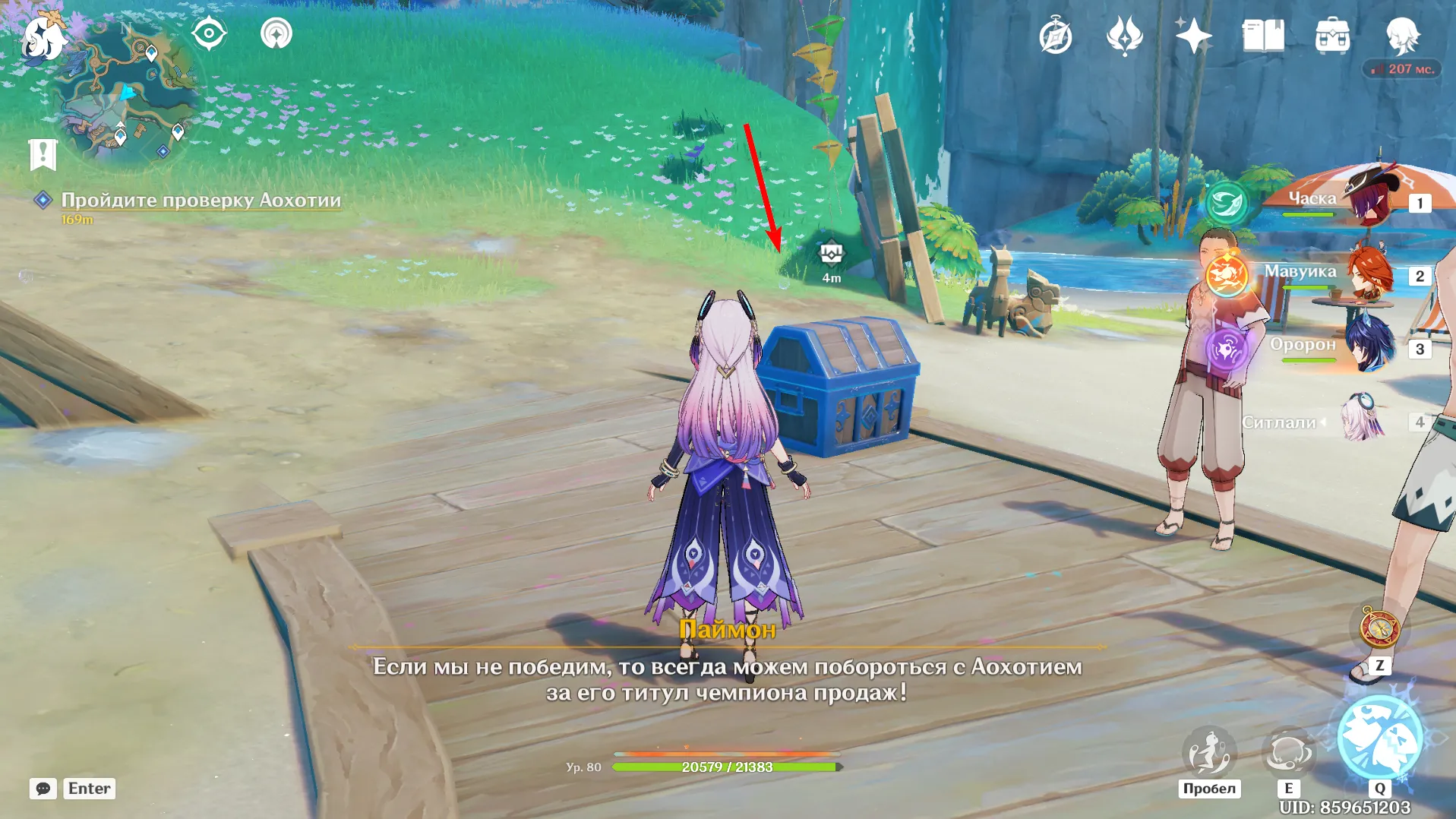Image resolution: width=1456 pixels, height=819 pixels.
Task: Open the compass events icon
Action: pyautogui.click(x=1055, y=36)
